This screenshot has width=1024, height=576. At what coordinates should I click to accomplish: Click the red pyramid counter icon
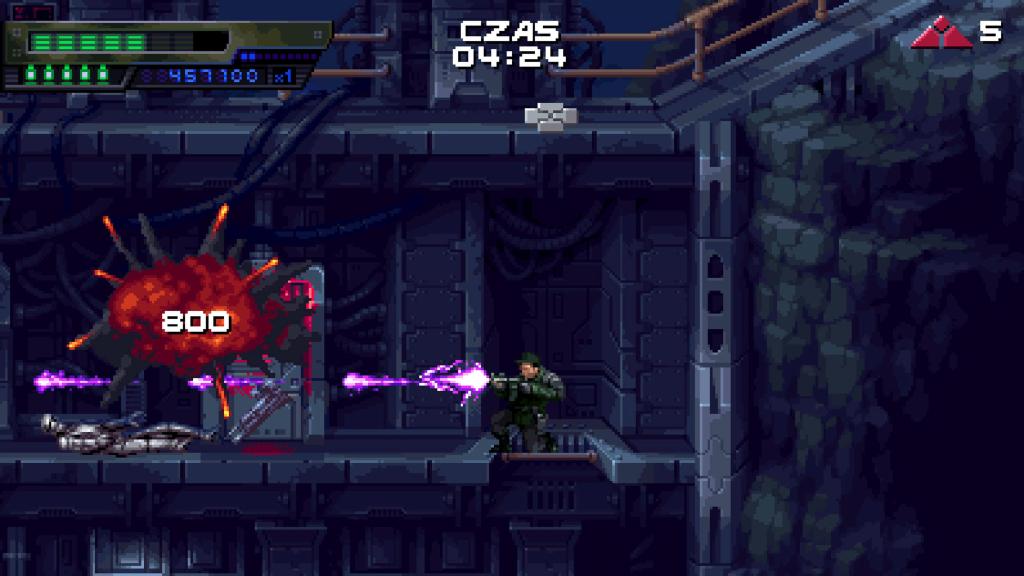(x=941, y=34)
